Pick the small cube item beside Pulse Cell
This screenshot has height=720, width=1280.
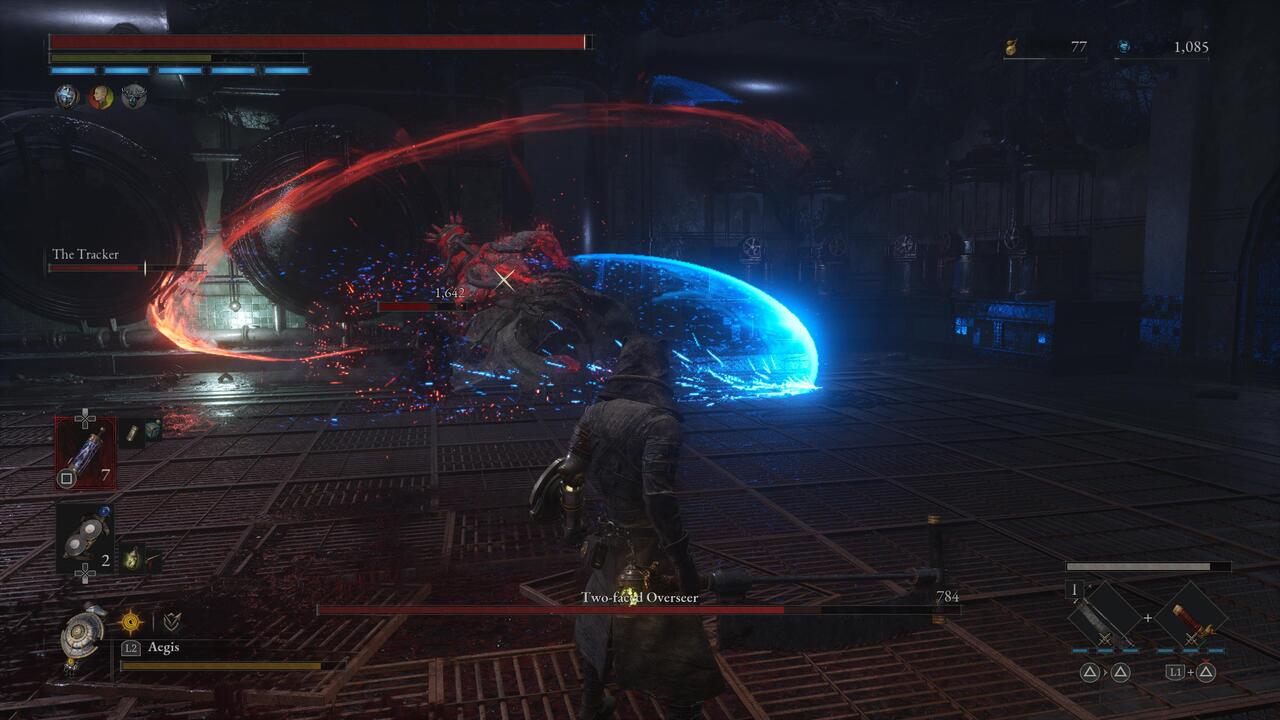(x=152, y=431)
